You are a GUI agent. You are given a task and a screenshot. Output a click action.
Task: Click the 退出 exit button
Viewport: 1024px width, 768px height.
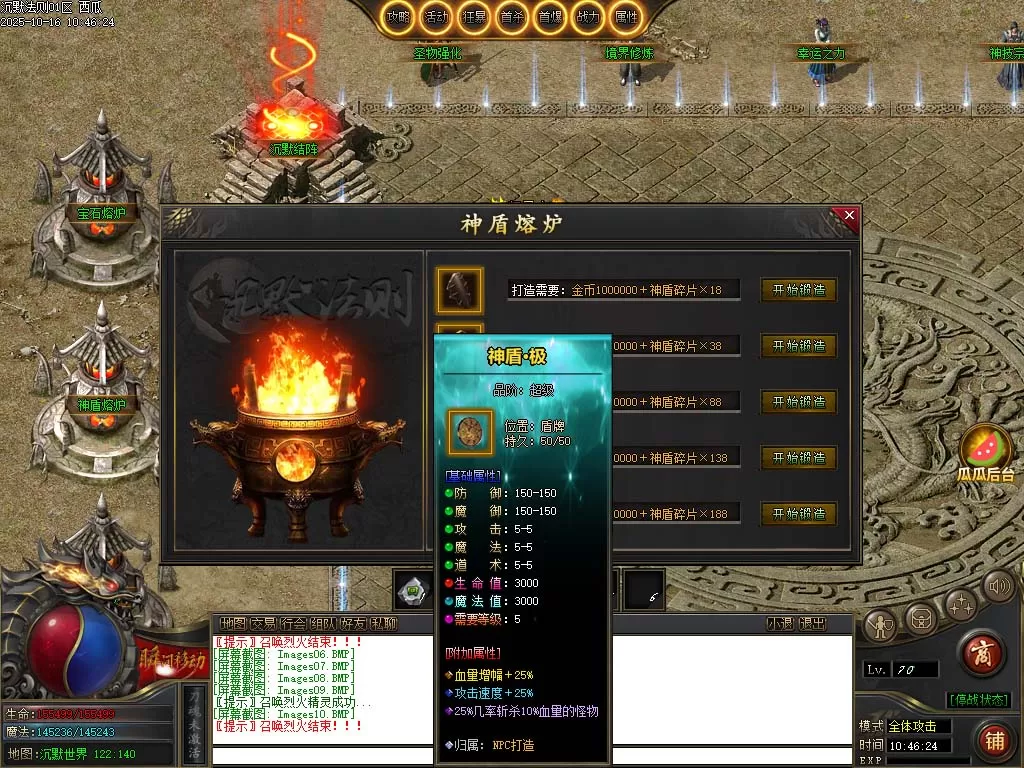pos(813,624)
